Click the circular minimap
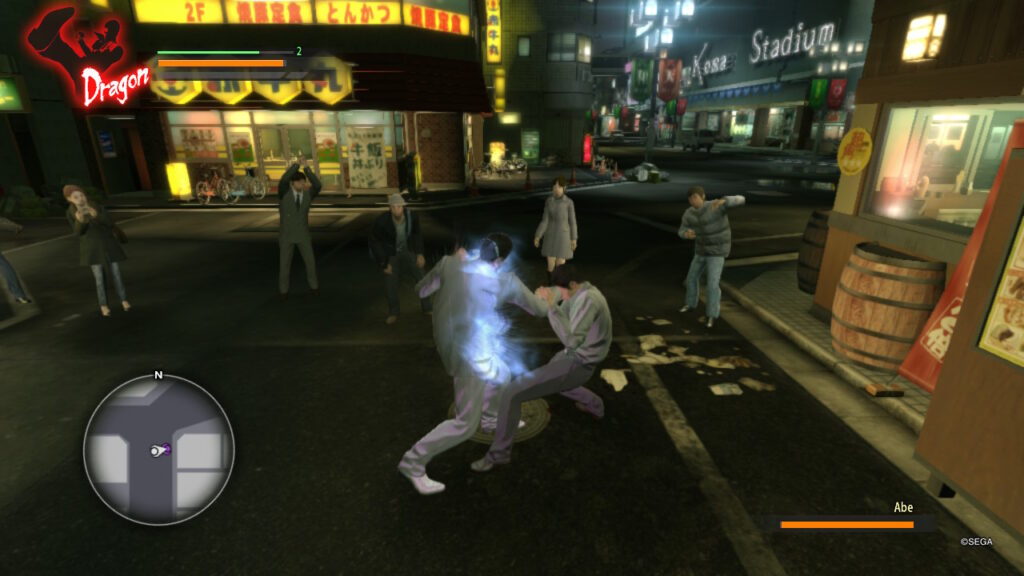This screenshot has width=1024, height=576. tap(158, 449)
